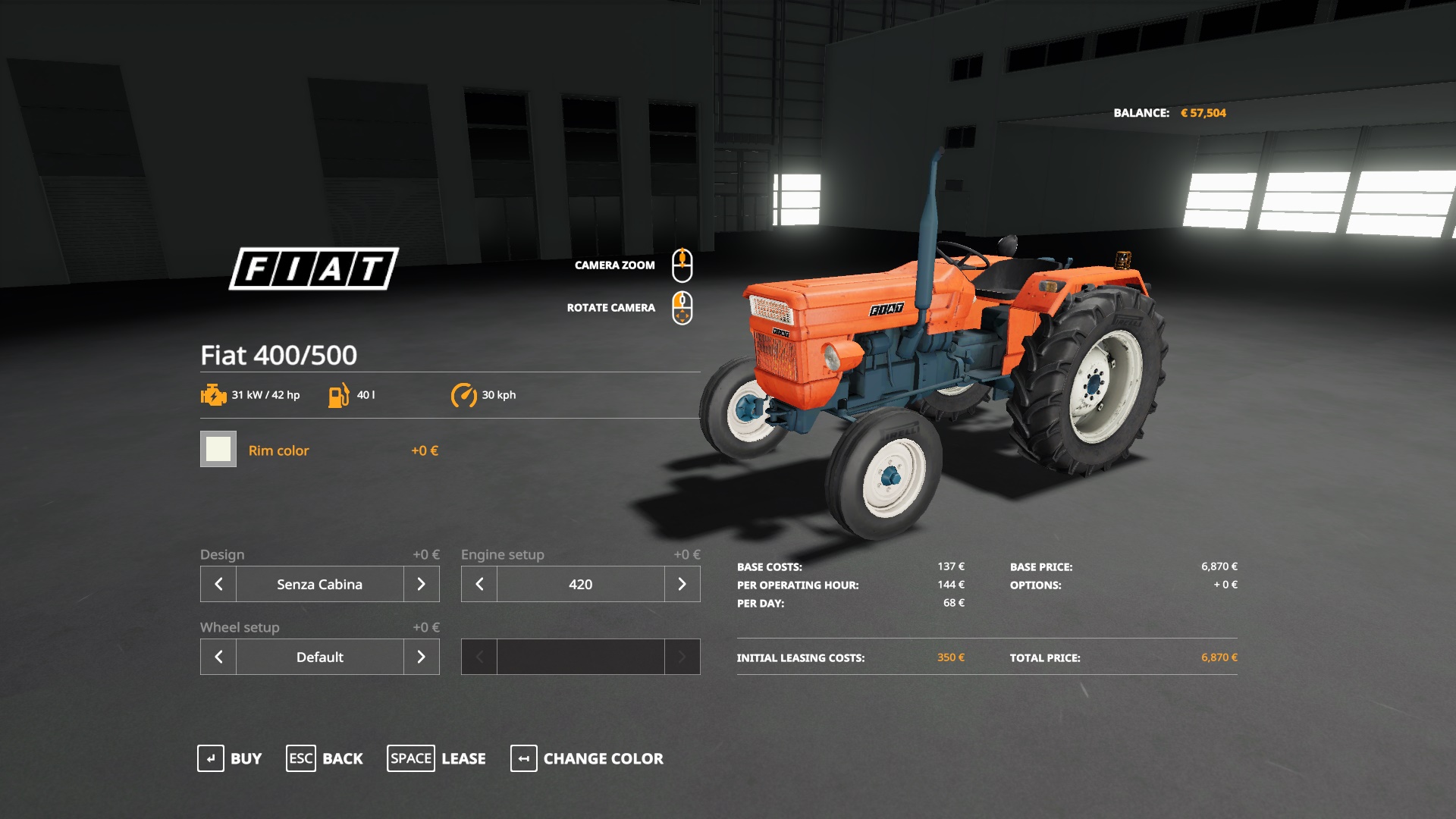Screen dimensions: 1456x819
Task: Choose the next Wheel setup
Action: pos(422,657)
